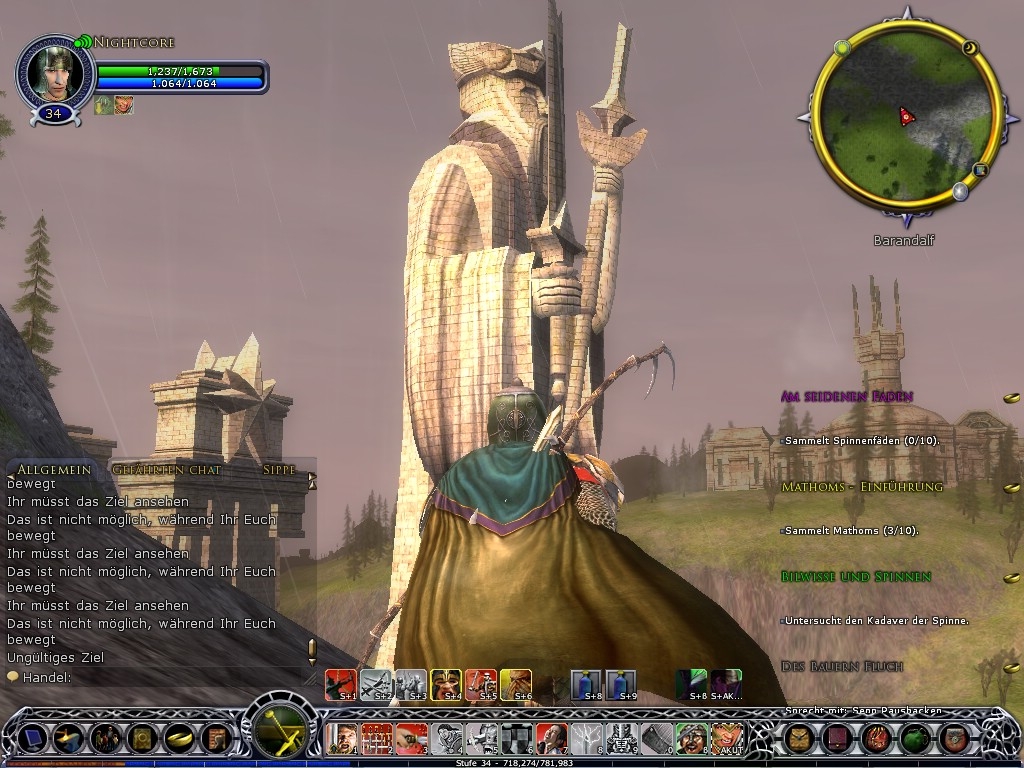Open the green round bag icon
Image resolution: width=1024 pixels, height=768 pixels.
coord(915,738)
